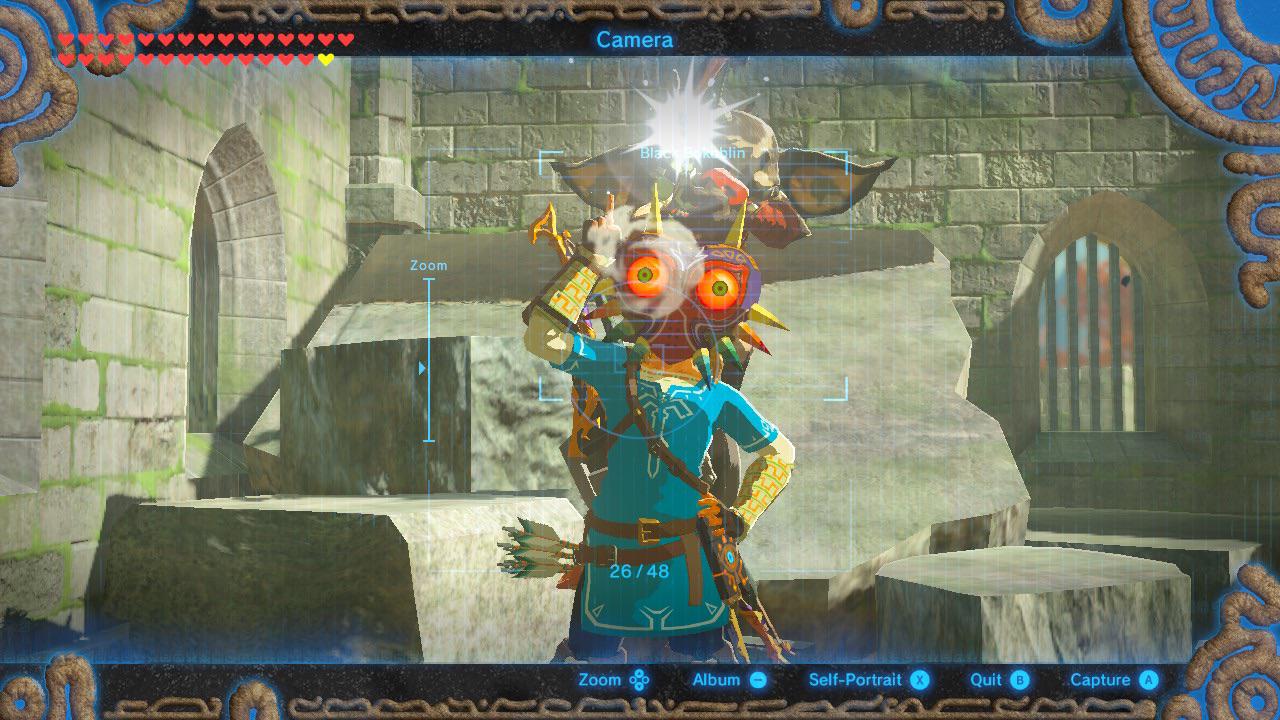This screenshot has width=1280, height=720.
Task: Activate Self-Portrait mode
Action: point(919,679)
